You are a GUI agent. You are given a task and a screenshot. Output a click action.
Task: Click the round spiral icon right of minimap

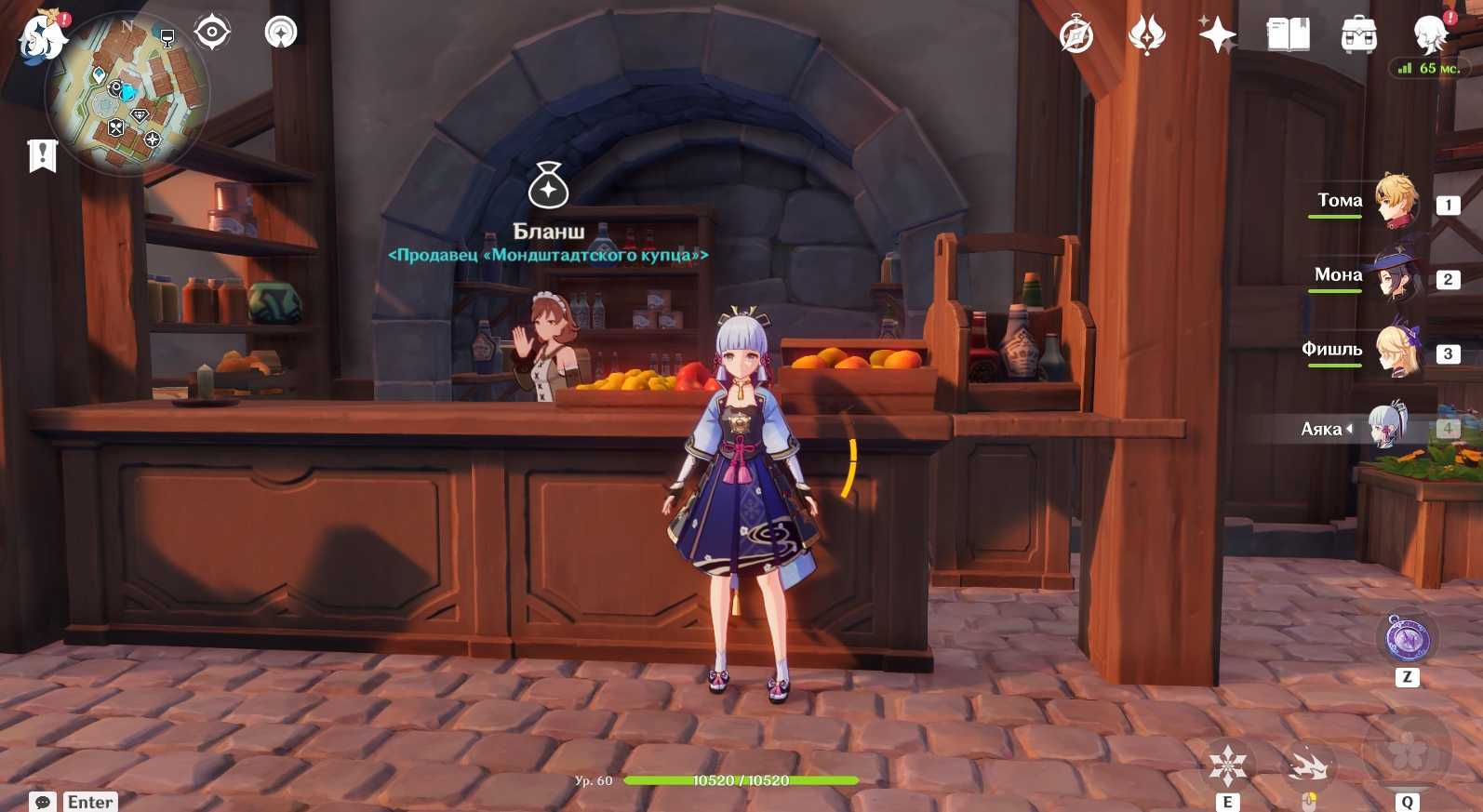pyautogui.click(x=281, y=33)
